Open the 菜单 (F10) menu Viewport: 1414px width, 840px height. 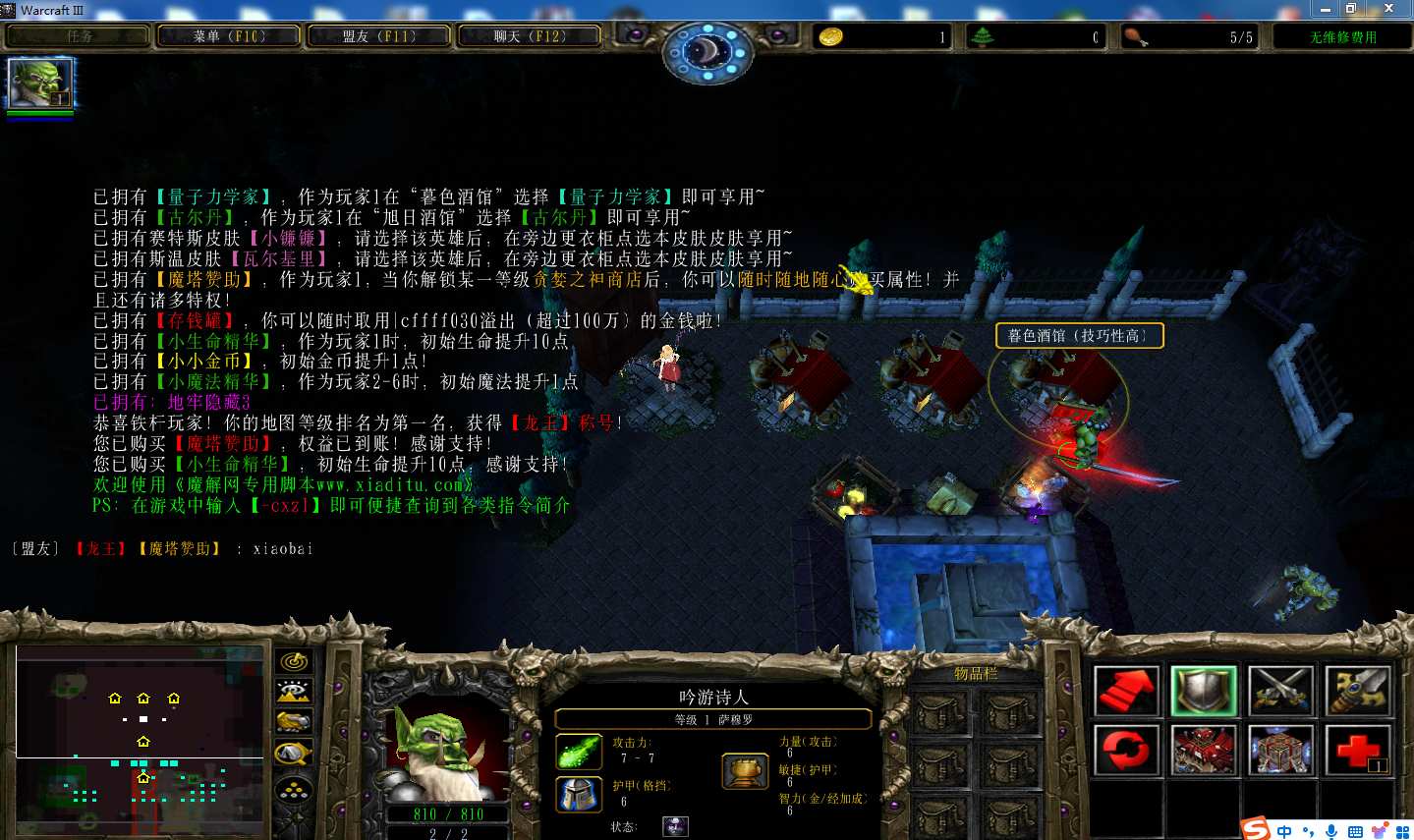229,36
